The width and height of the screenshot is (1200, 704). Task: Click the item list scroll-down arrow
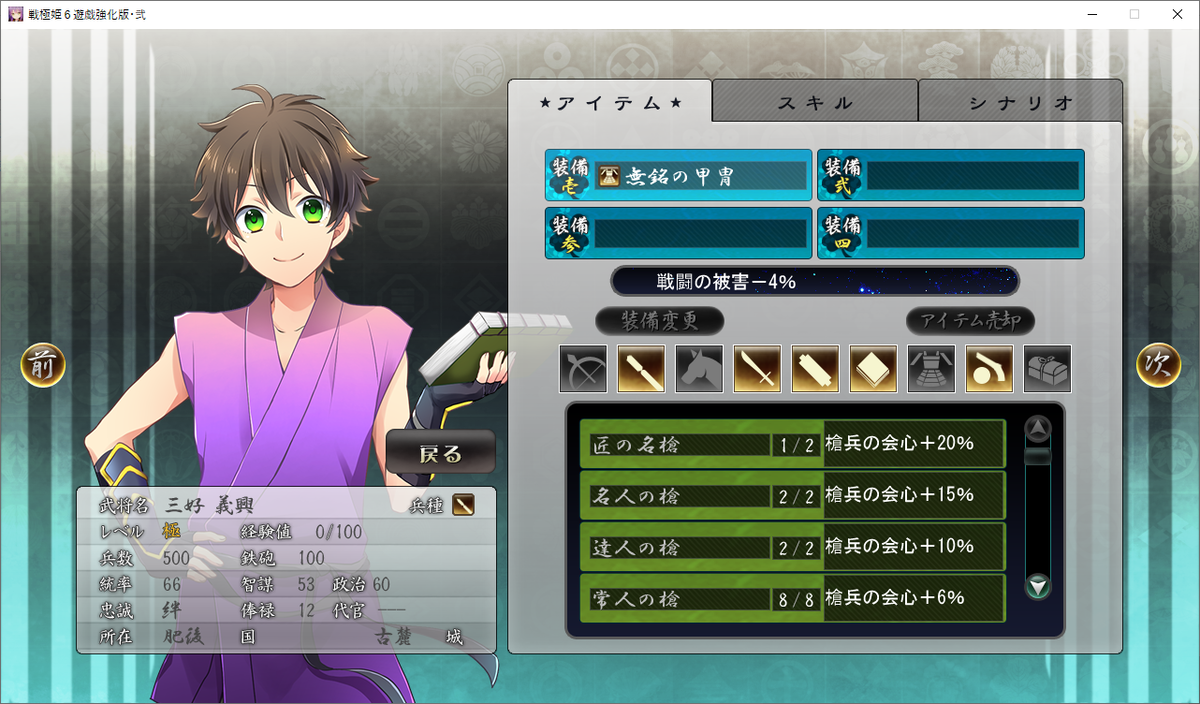(x=1039, y=586)
